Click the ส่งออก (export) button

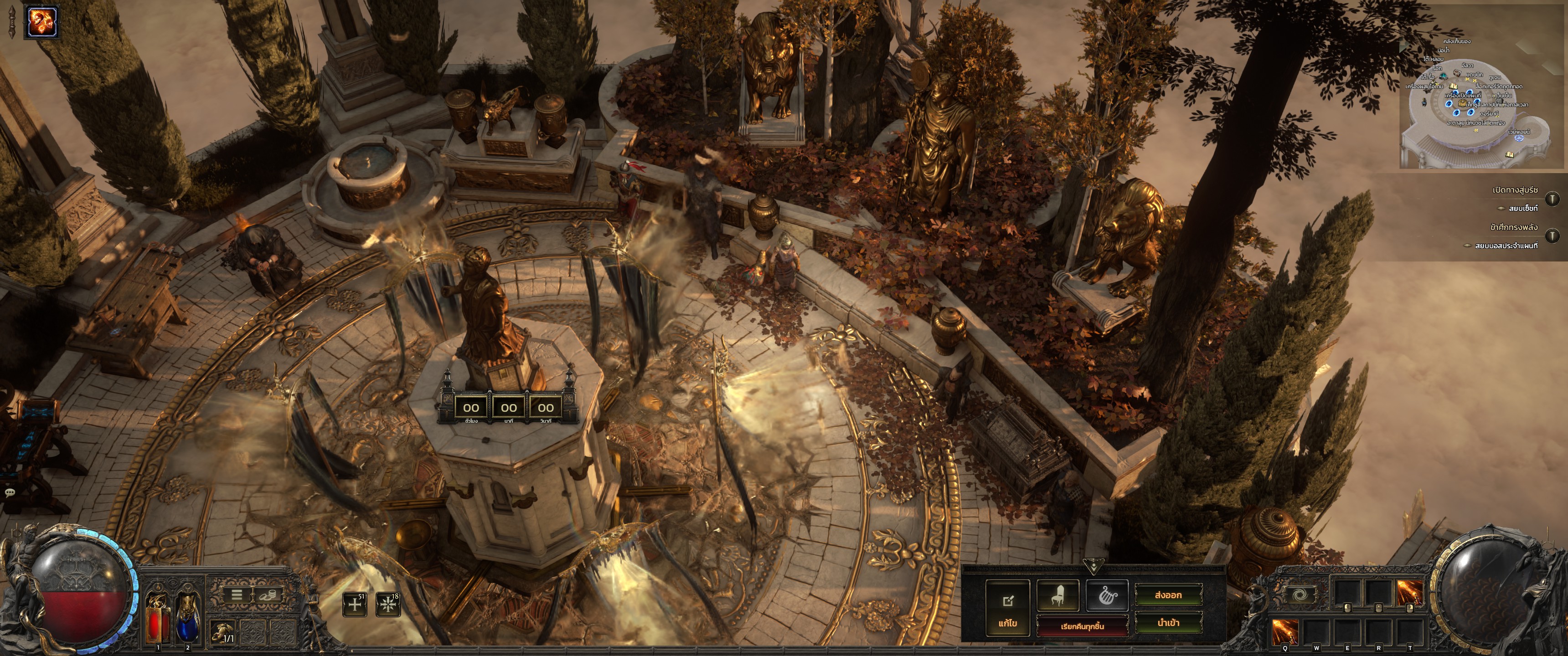[1168, 595]
